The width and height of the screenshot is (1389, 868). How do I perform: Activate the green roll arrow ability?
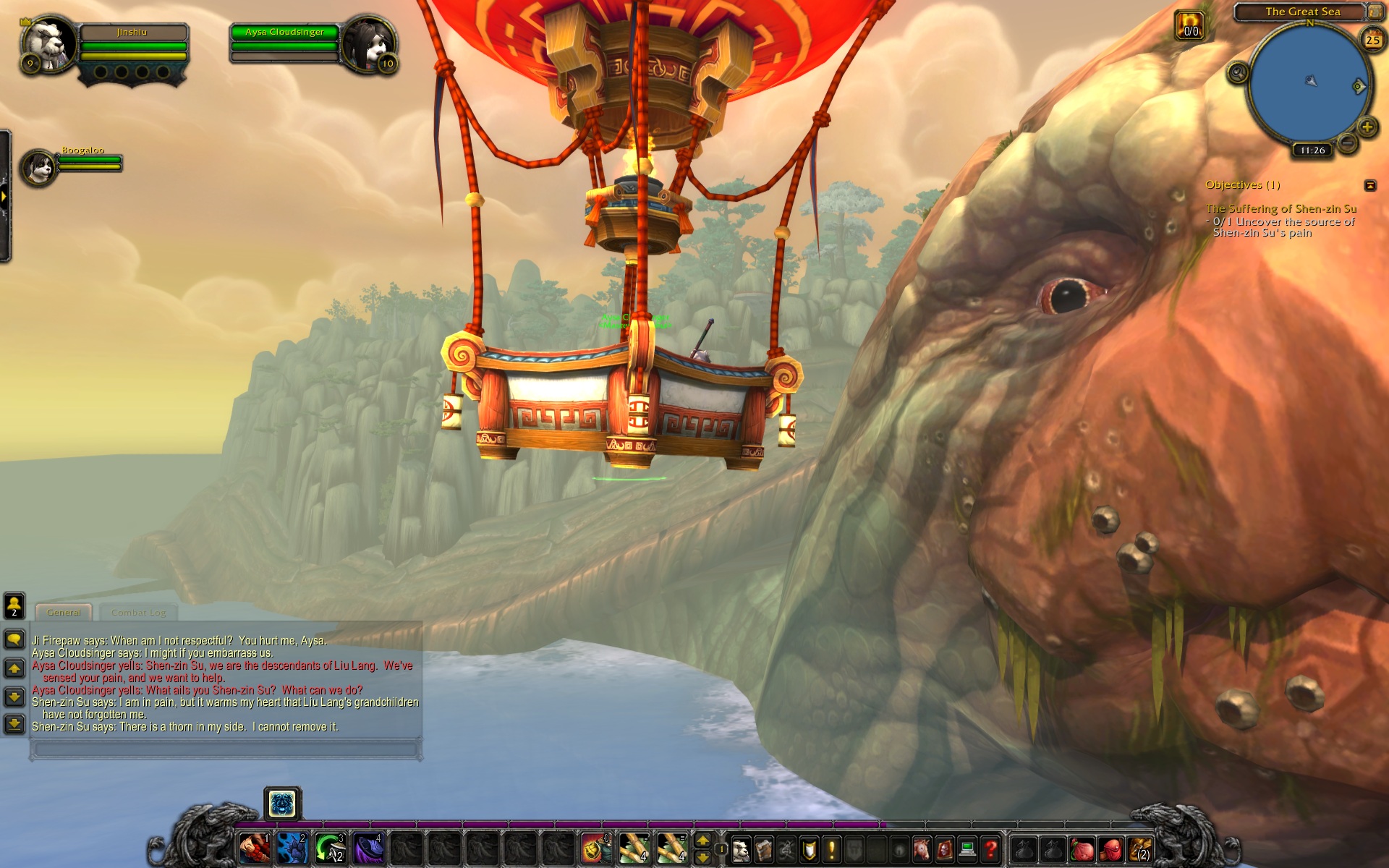(x=330, y=848)
